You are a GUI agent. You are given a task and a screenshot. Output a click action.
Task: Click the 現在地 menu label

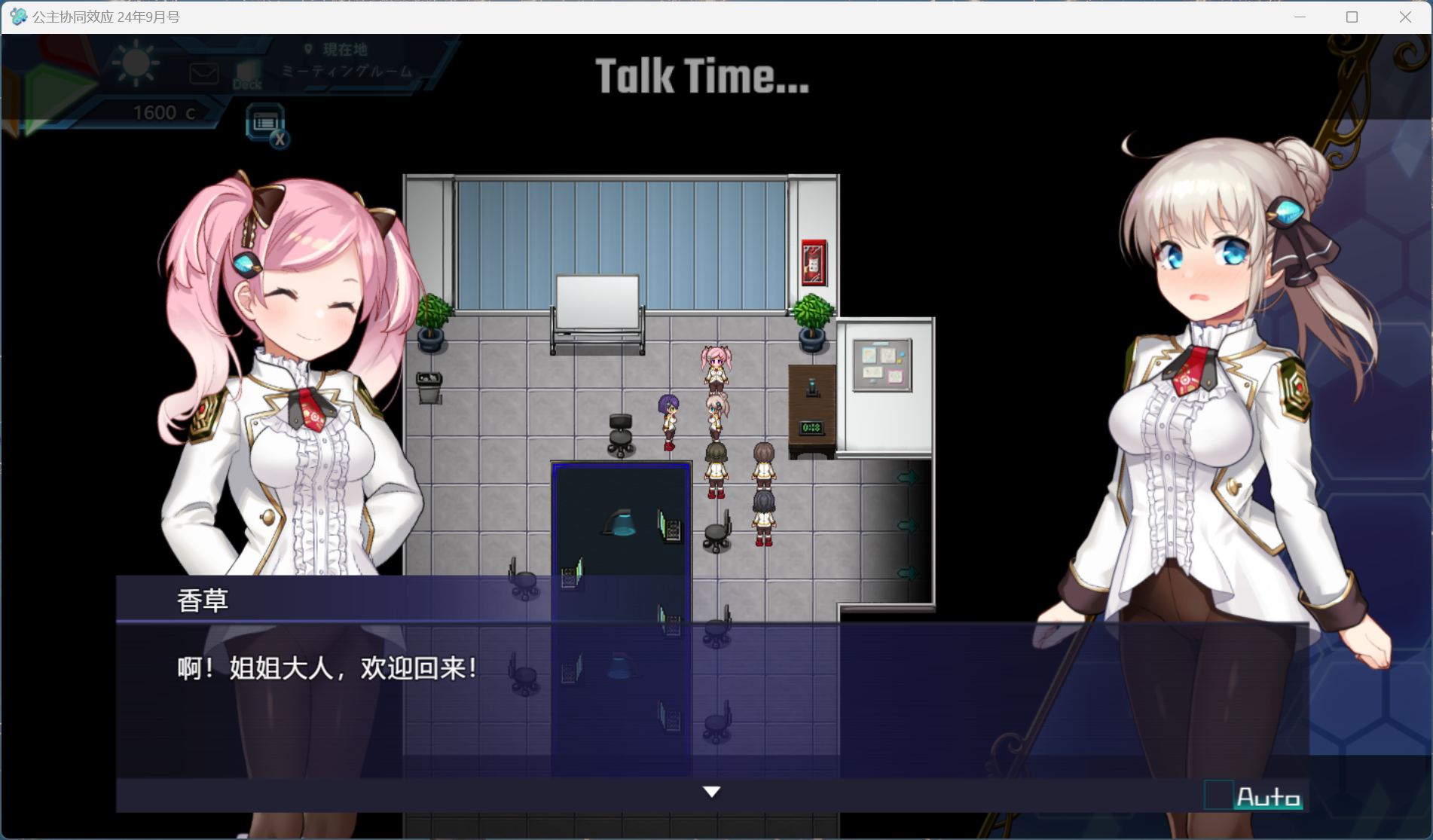(x=344, y=50)
